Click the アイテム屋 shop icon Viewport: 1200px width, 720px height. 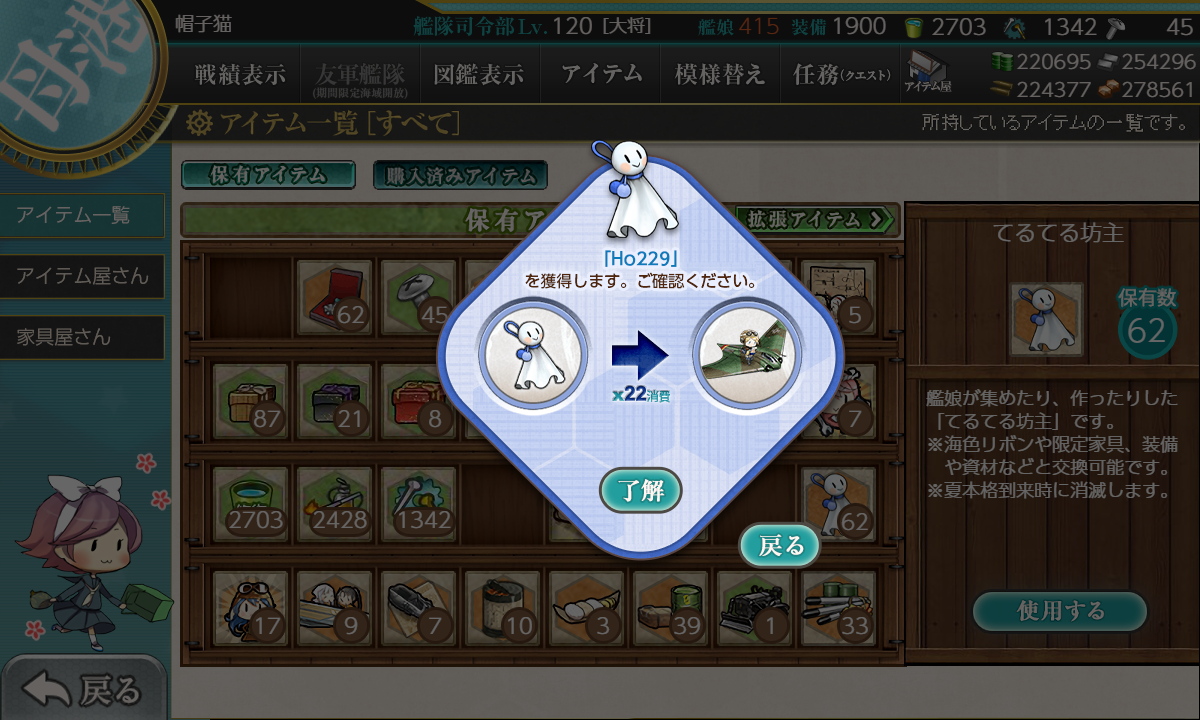click(x=928, y=74)
